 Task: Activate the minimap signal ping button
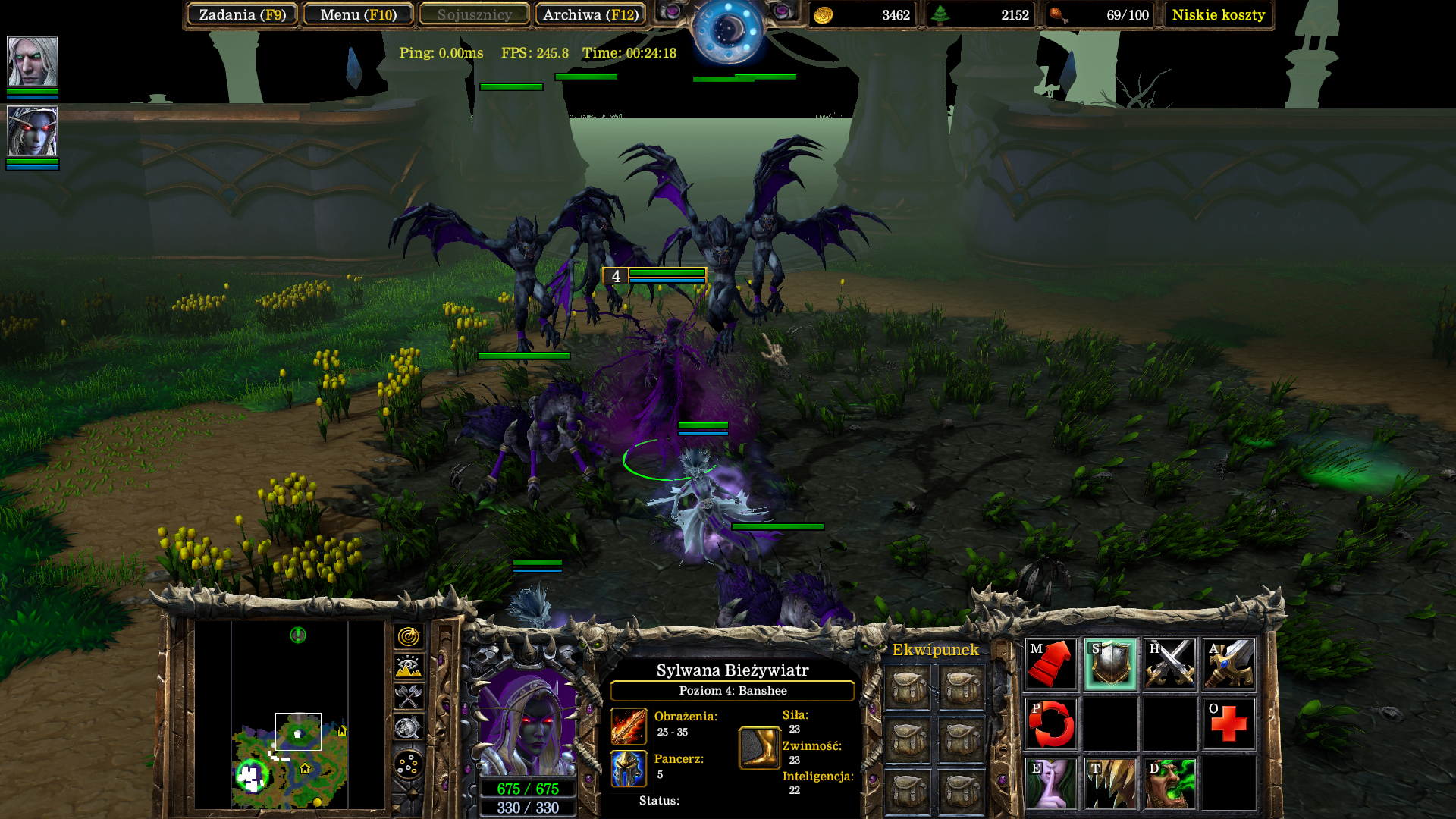(x=408, y=636)
